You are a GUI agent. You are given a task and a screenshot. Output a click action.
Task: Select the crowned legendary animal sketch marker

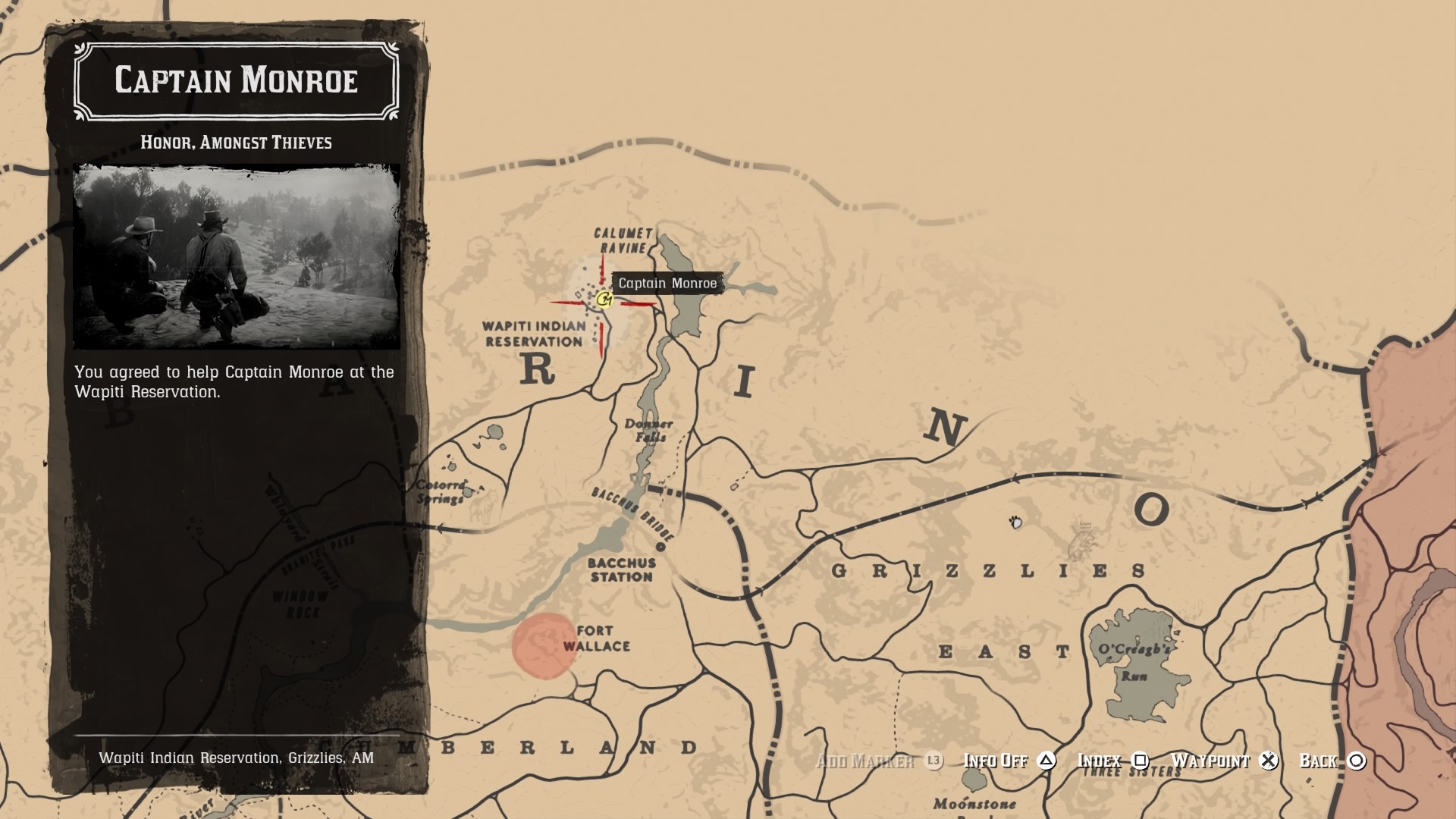click(1083, 541)
